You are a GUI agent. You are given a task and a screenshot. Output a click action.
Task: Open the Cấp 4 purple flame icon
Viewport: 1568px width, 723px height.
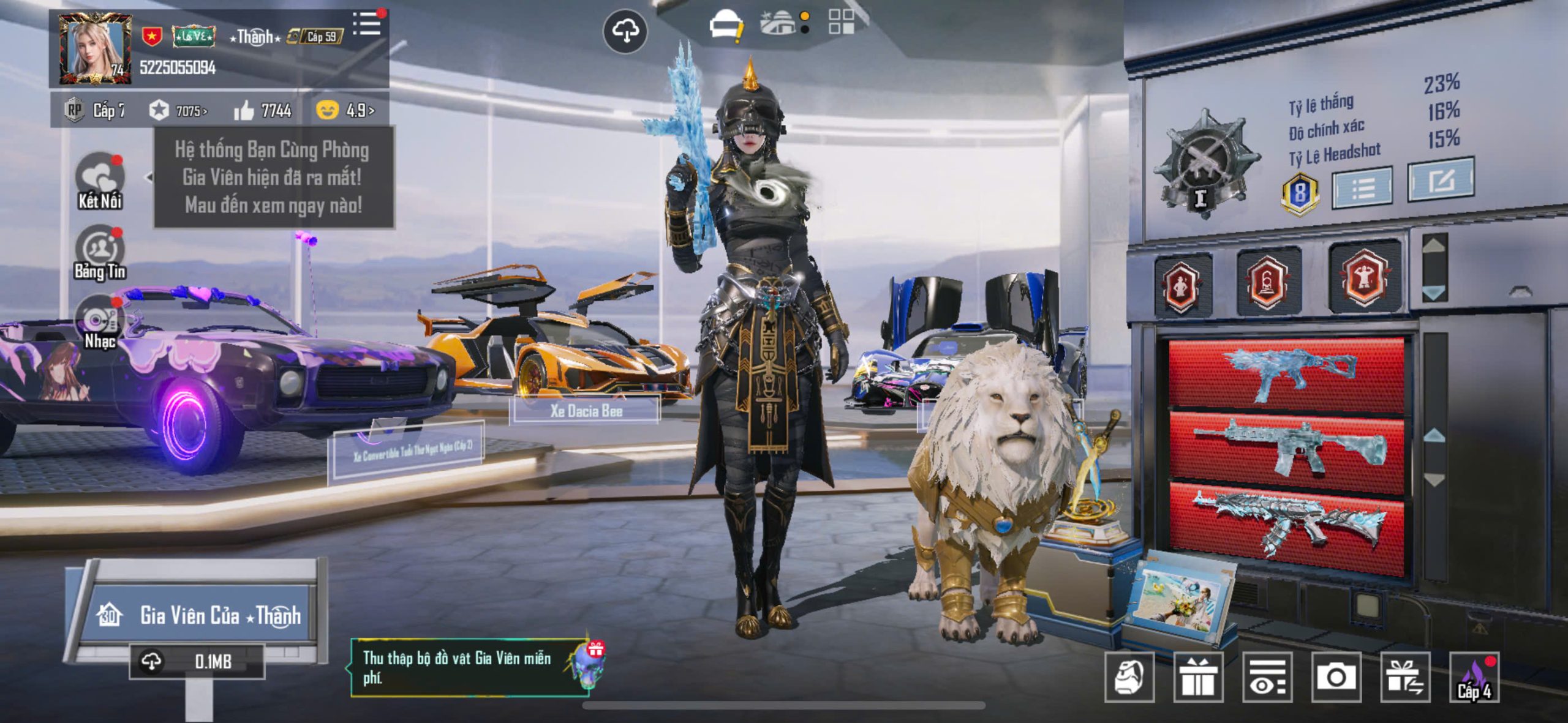click(x=1474, y=677)
